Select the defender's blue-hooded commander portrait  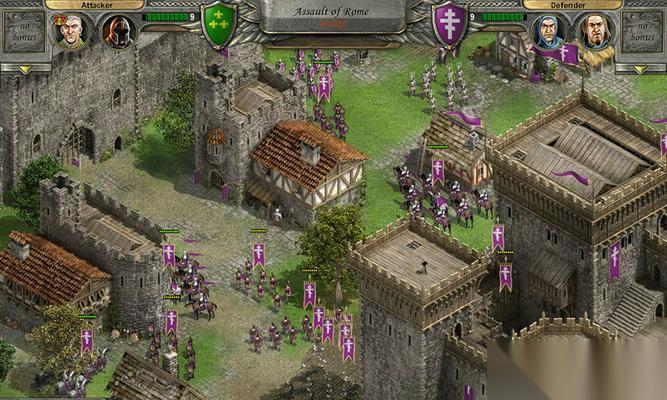tap(549, 31)
